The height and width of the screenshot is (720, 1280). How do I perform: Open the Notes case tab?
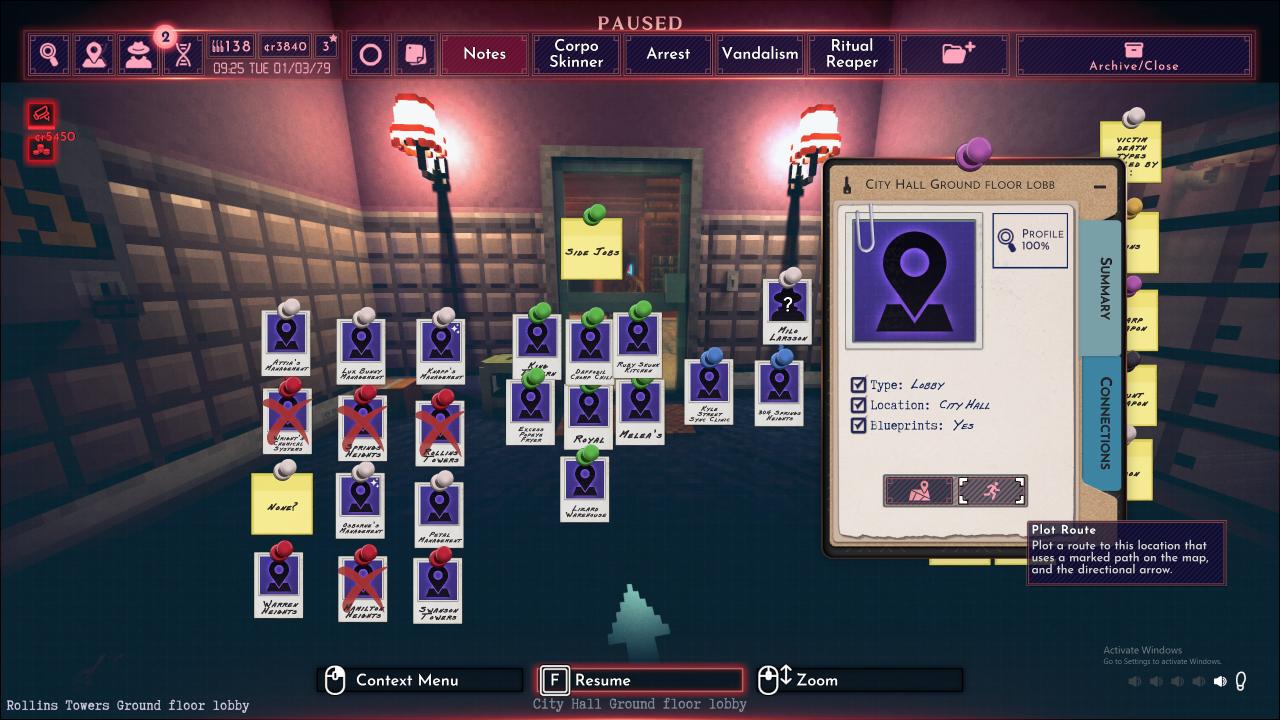coord(484,54)
